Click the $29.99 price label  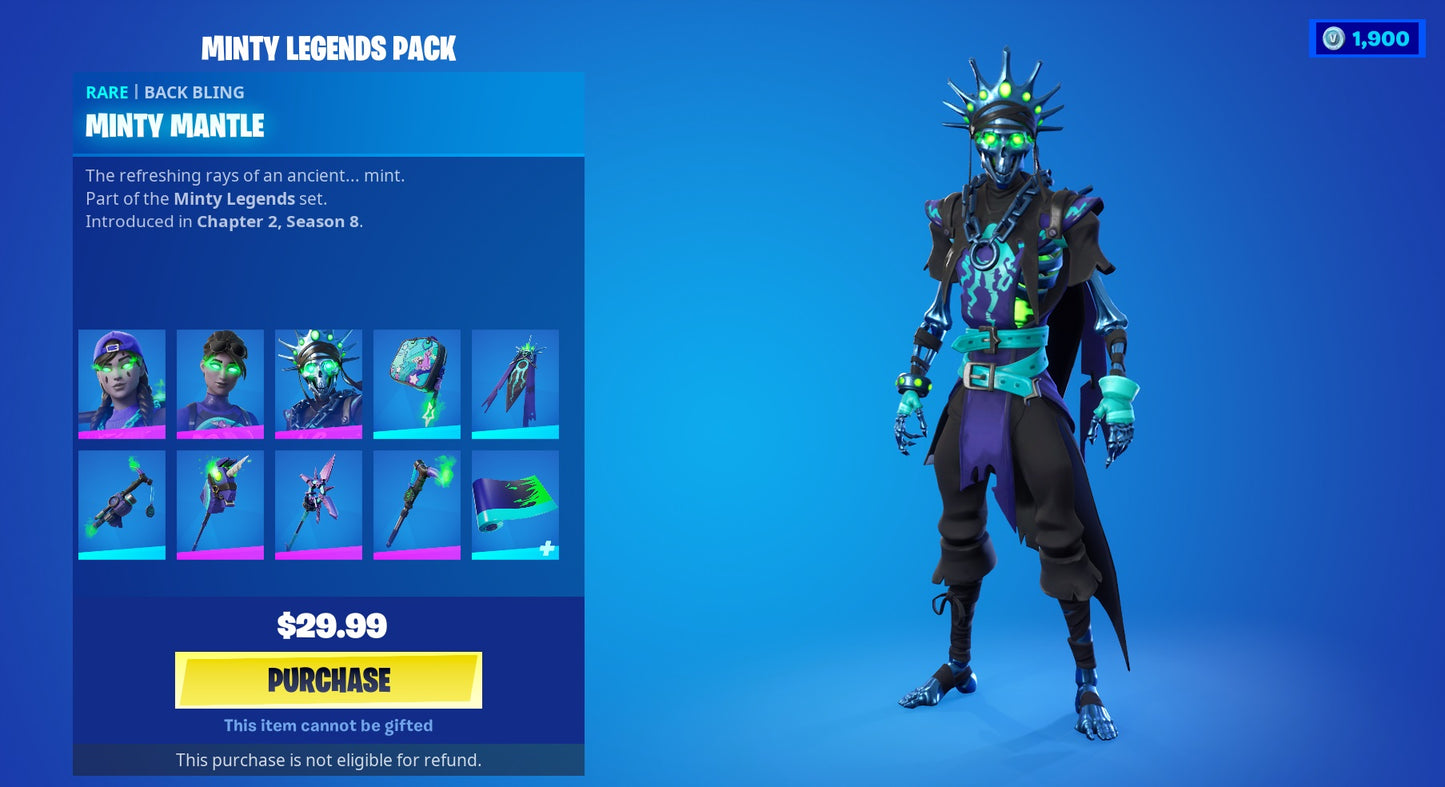328,625
